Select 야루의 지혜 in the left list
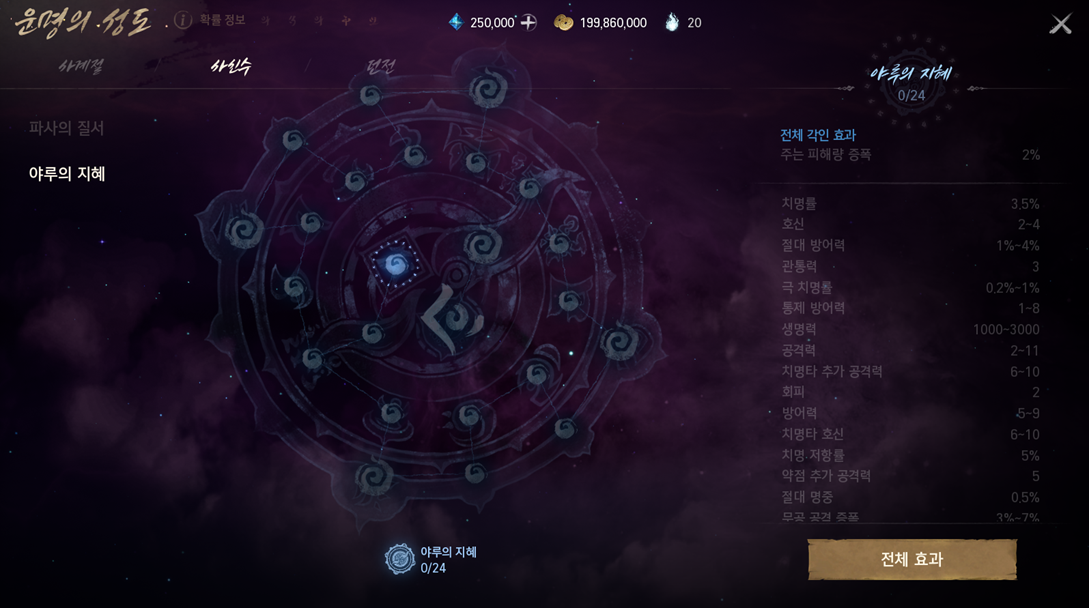 click(67, 174)
